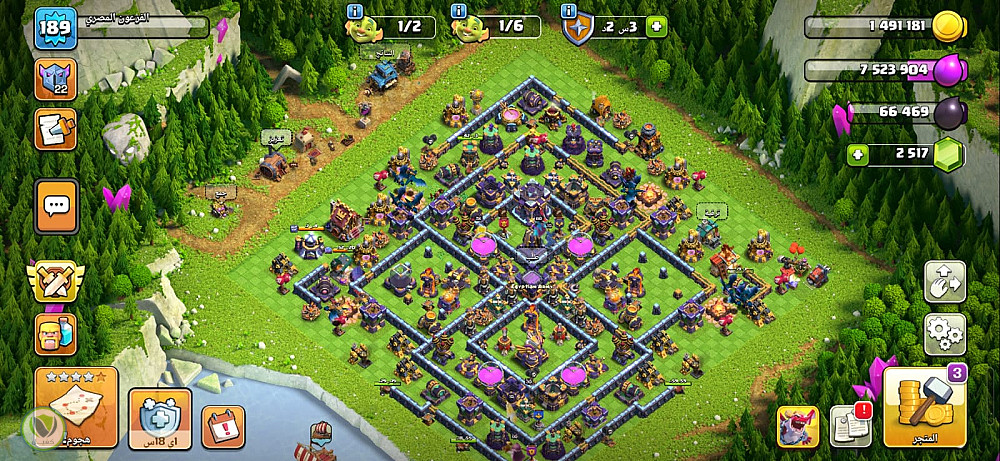Open the scroll and quill notes button
The height and width of the screenshot is (461, 1000).
click(x=55, y=129)
